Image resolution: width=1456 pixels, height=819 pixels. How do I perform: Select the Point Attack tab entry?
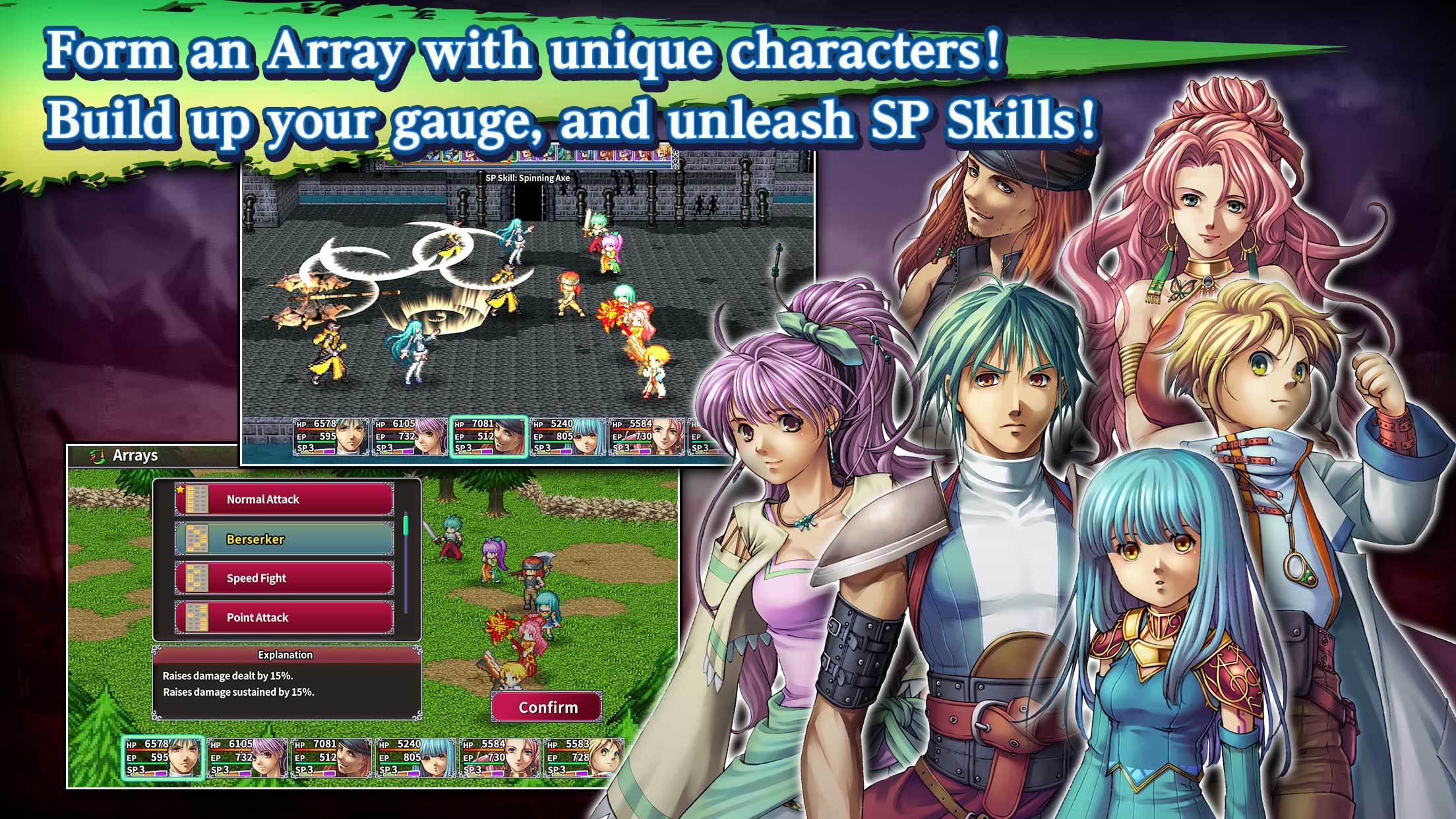[284, 618]
